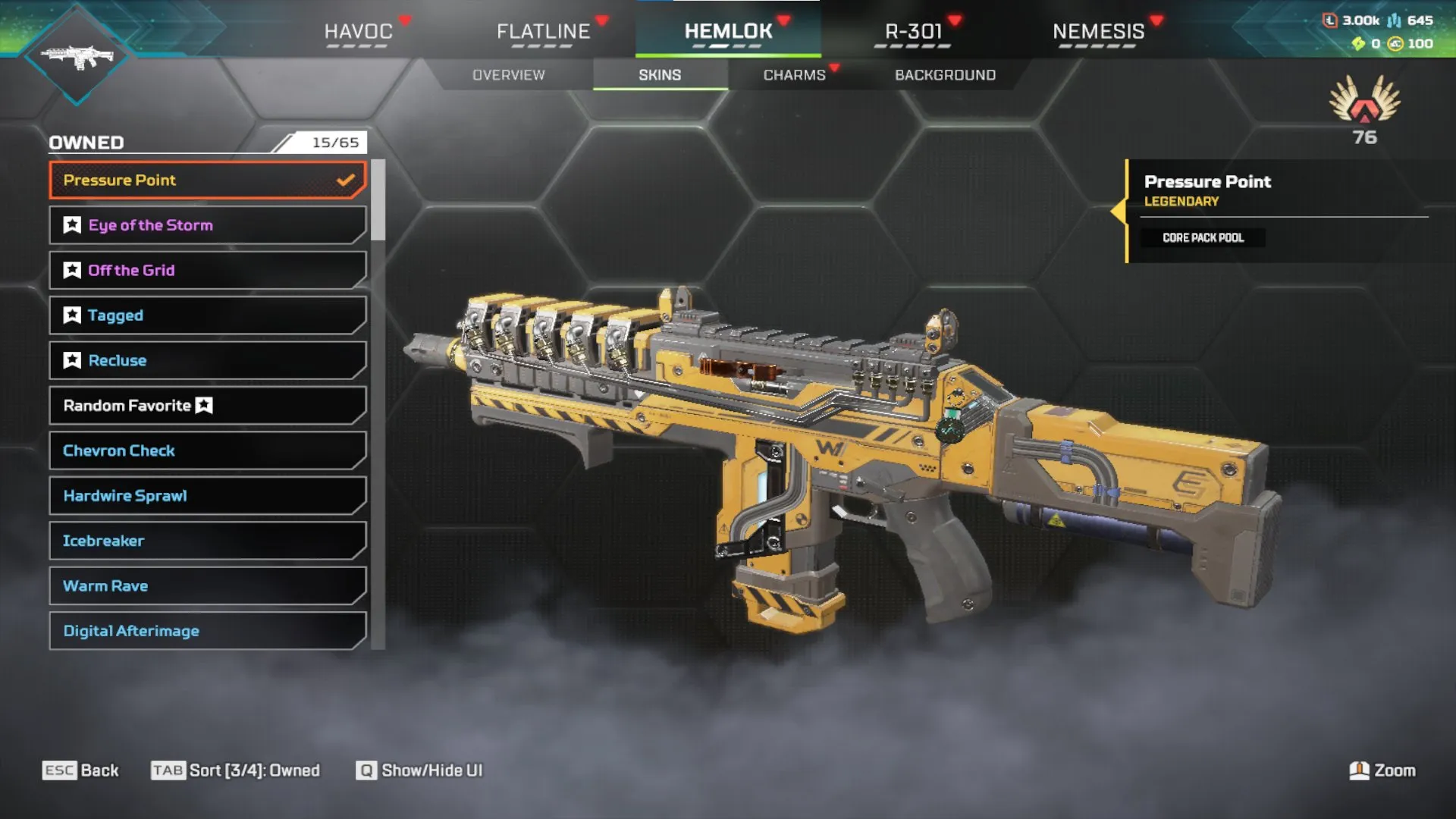Switch to the R-301 weapon tab
This screenshot has width=1456, height=819.
coord(915,32)
